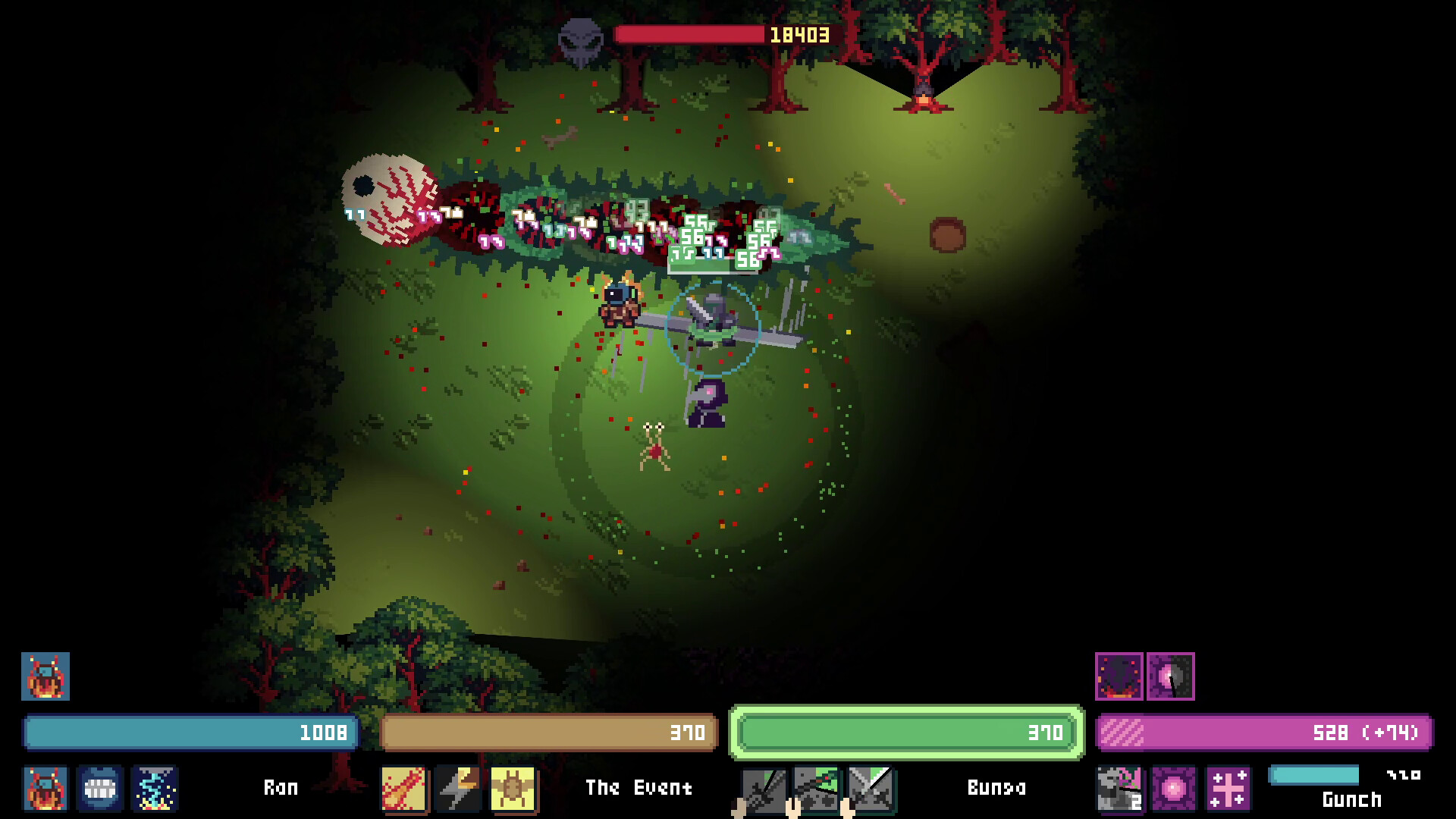Image resolution: width=1456 pixels, height=819 pixels.
Task: Click the yellow bug ability icon
Action: (x=514, y=787)
